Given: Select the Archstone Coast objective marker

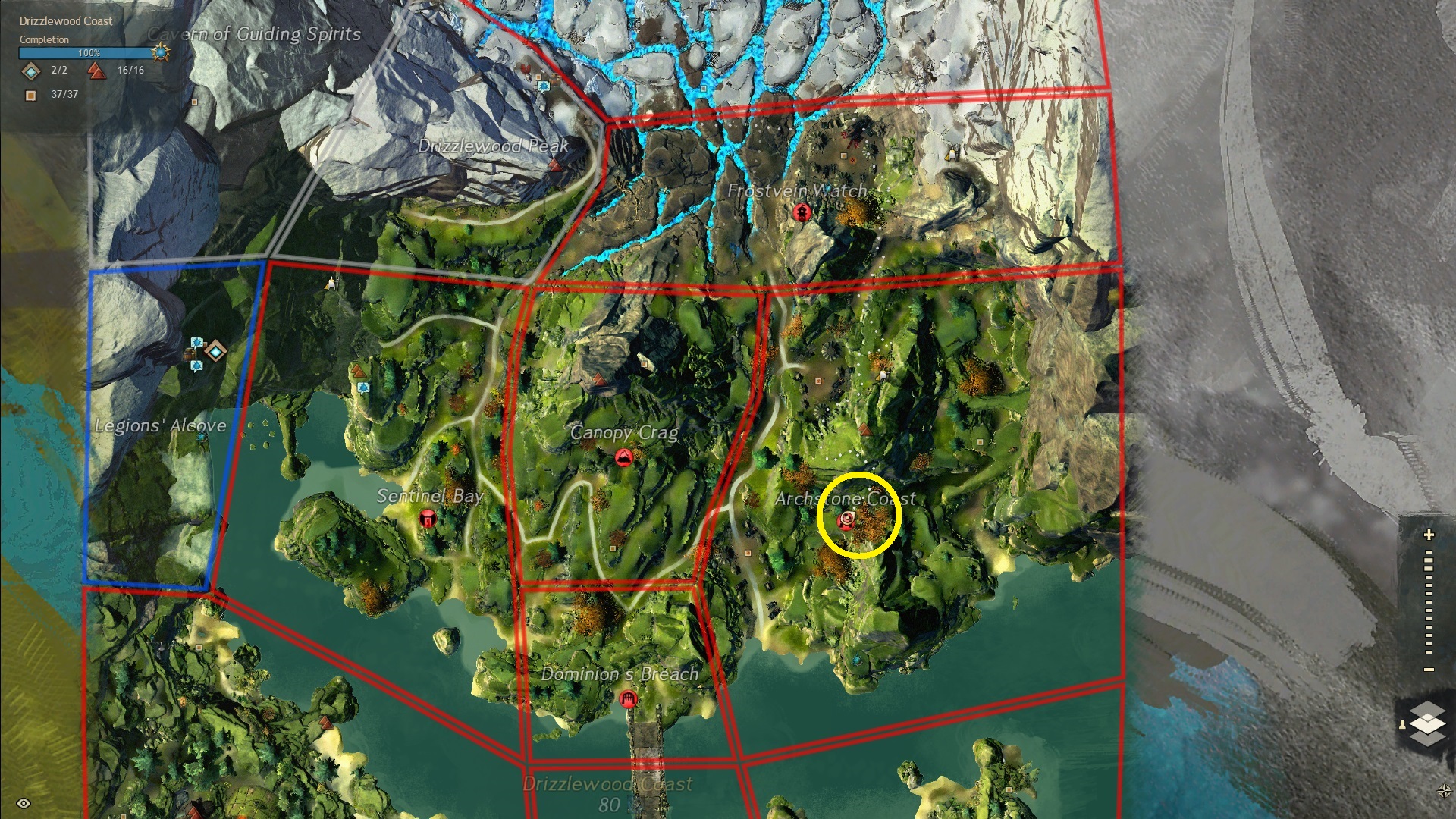Looking at the screenshot, I should (846, 520).
